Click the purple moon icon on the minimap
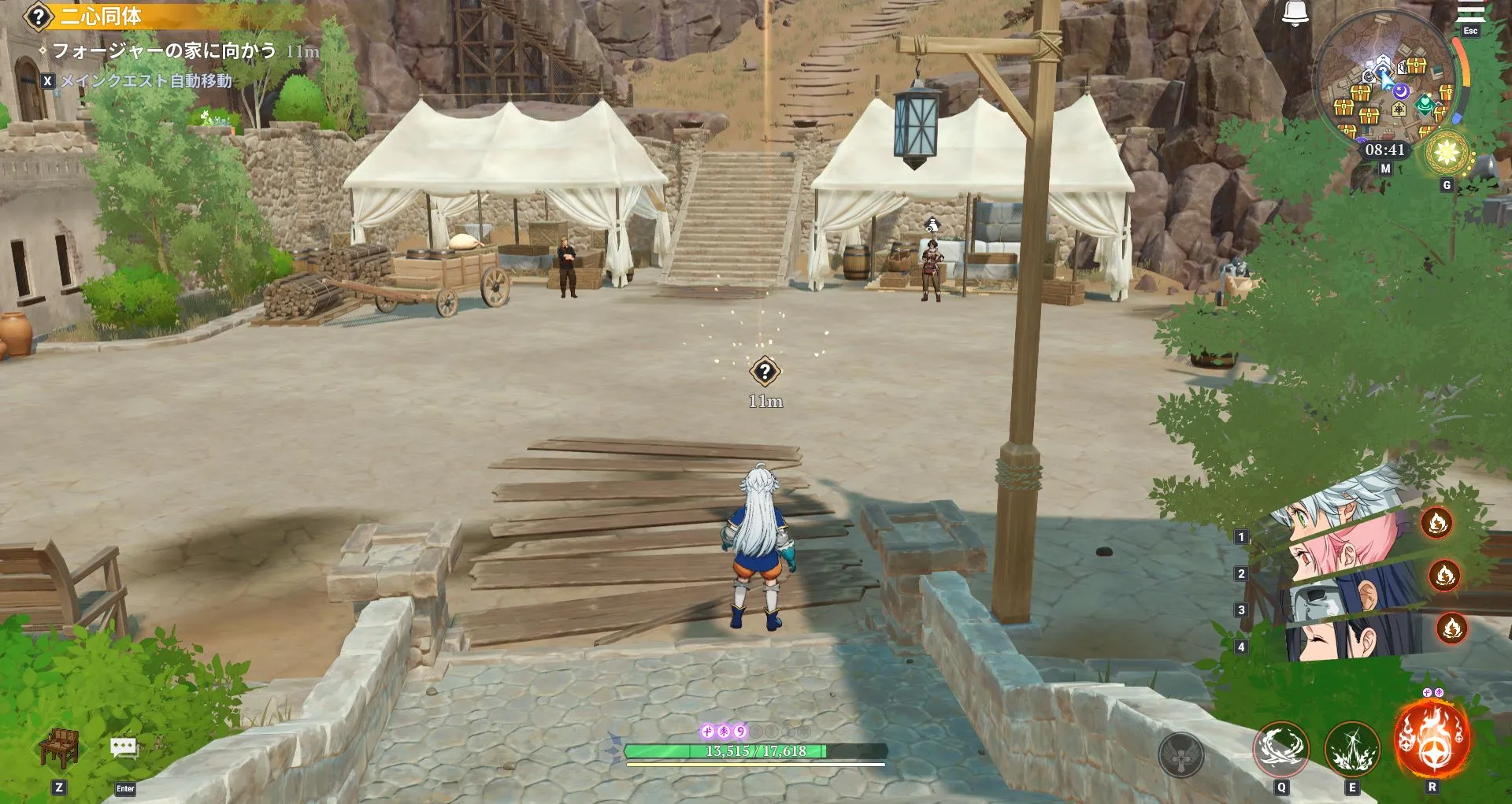The width and height of the screenshot is (1512, 804). pyautogui.click(x=1400, y=91)
